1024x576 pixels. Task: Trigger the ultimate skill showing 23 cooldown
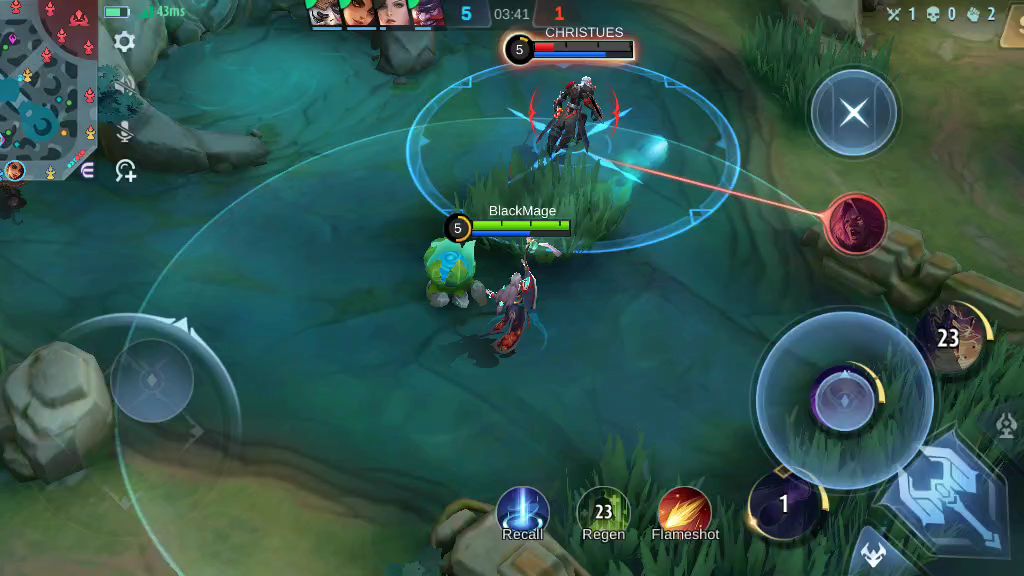(951, 338)
